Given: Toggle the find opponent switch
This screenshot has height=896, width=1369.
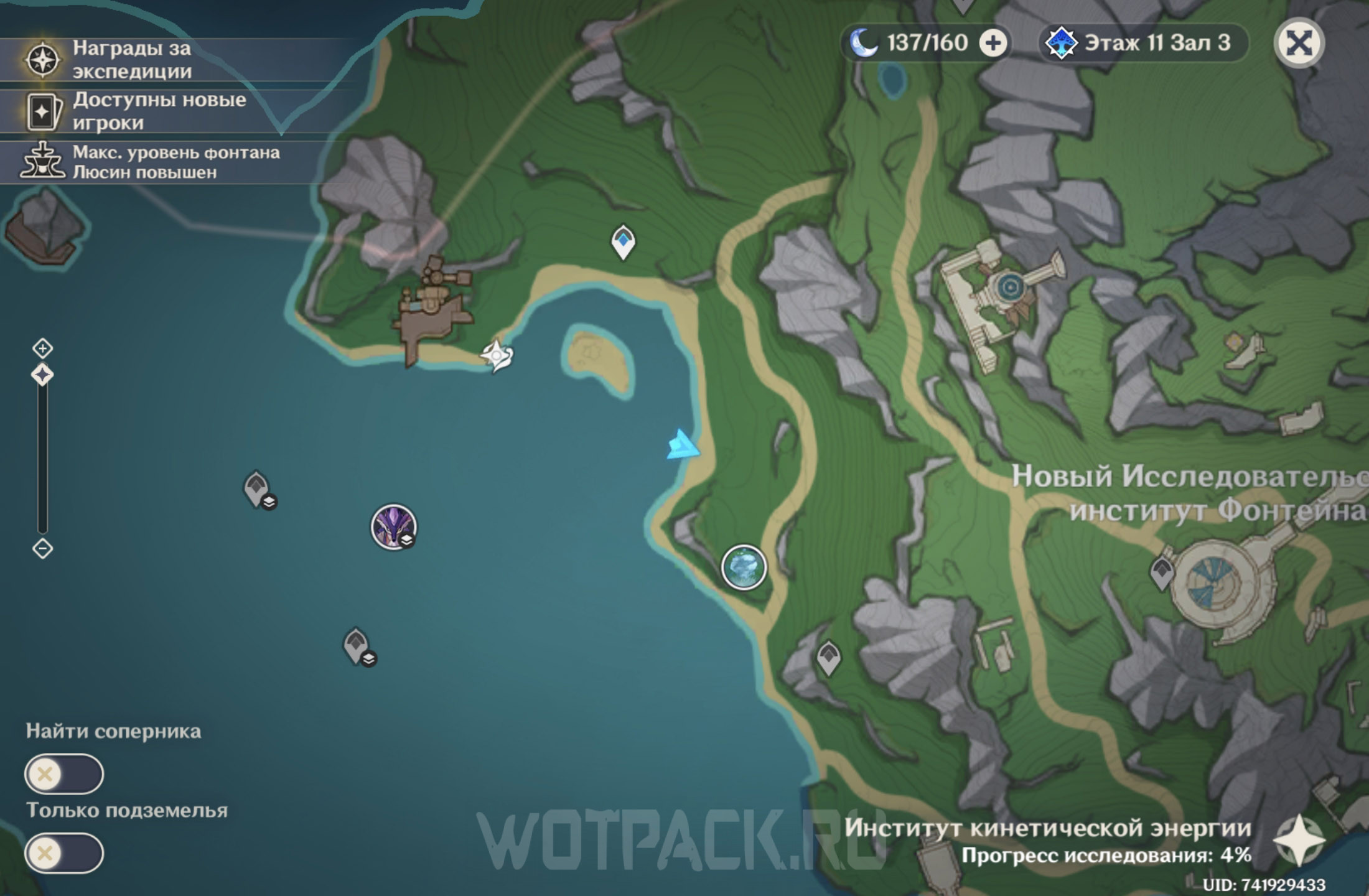Looking at the screenshot, I should (63, 774).
